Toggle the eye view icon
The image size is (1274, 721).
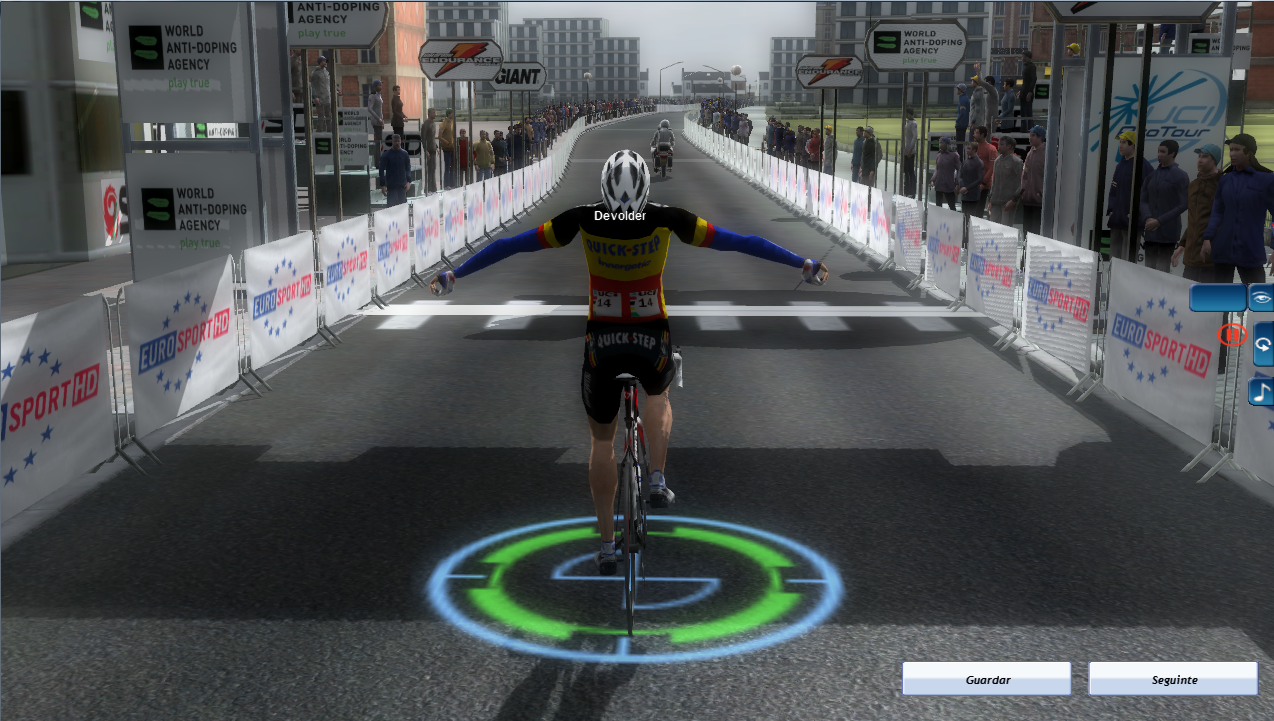[1261, 298]
